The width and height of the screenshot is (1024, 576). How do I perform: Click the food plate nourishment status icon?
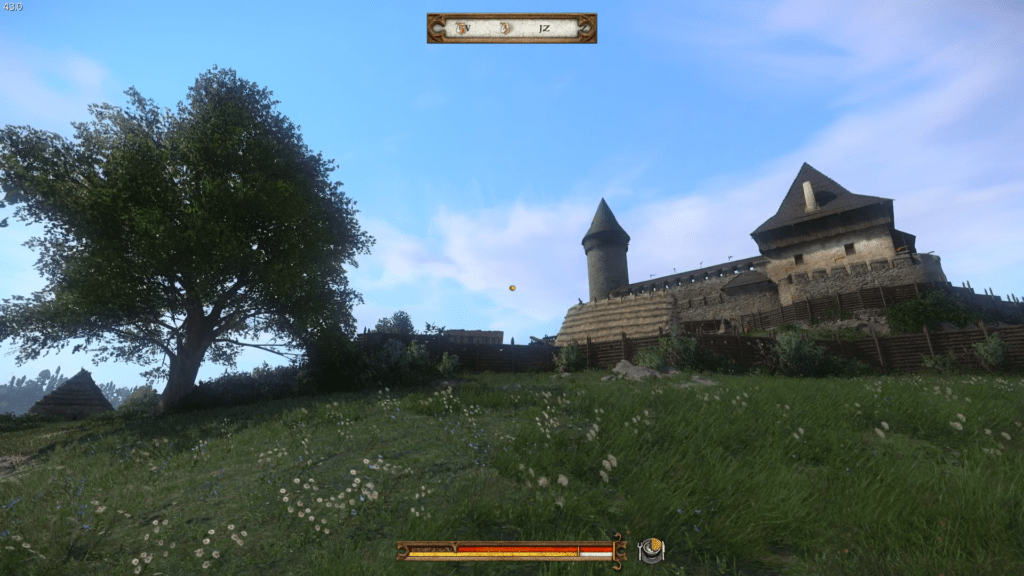pyautogui.click(x=652, y=550)
